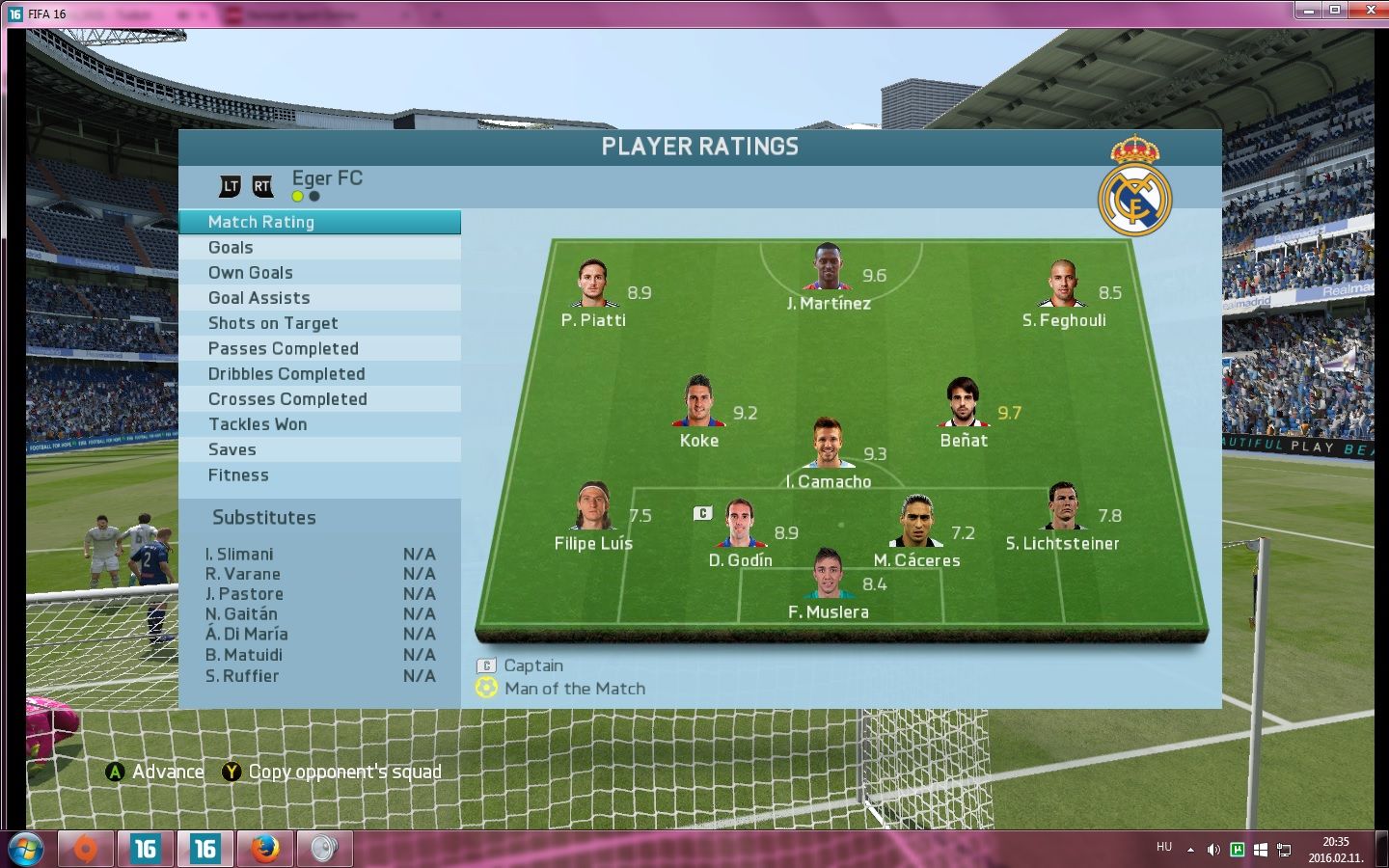1389x868 pixels.
Task: Show the Goals statistic
Action: coord(319,248)
